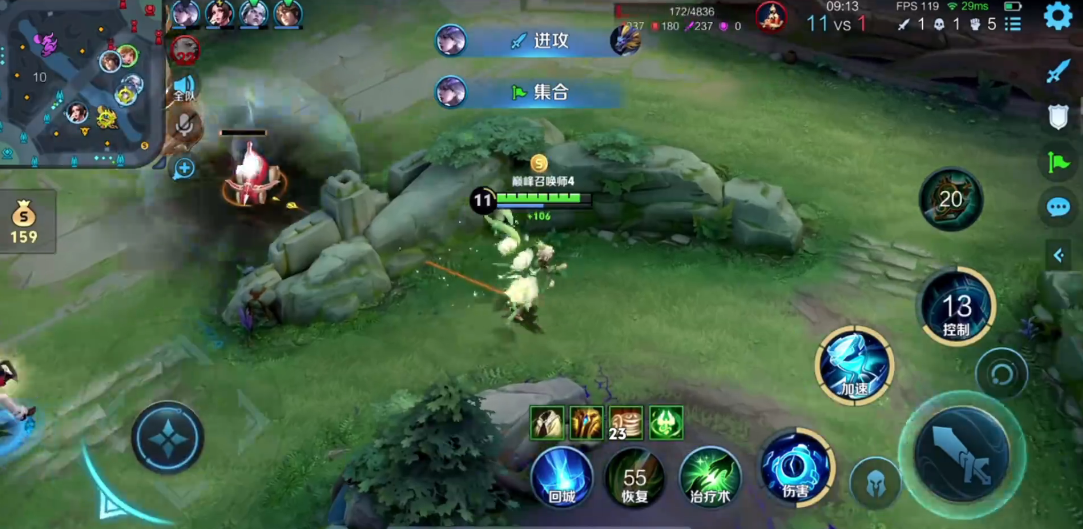Tap the 恢复 restore skill
The image size is (1083, 529).
(x=635, y=477)
